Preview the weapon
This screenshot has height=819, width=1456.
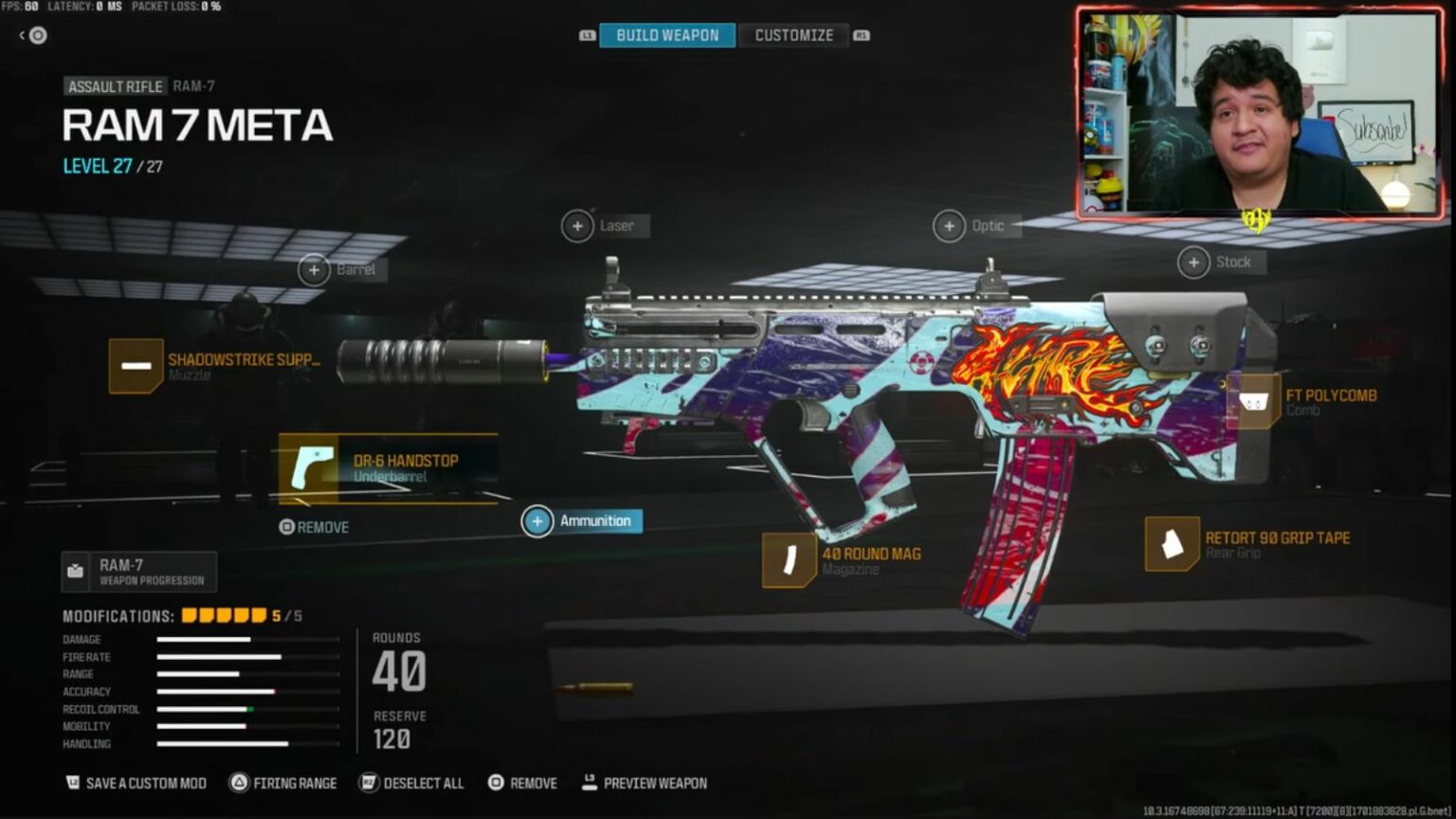tap(645, 783)
